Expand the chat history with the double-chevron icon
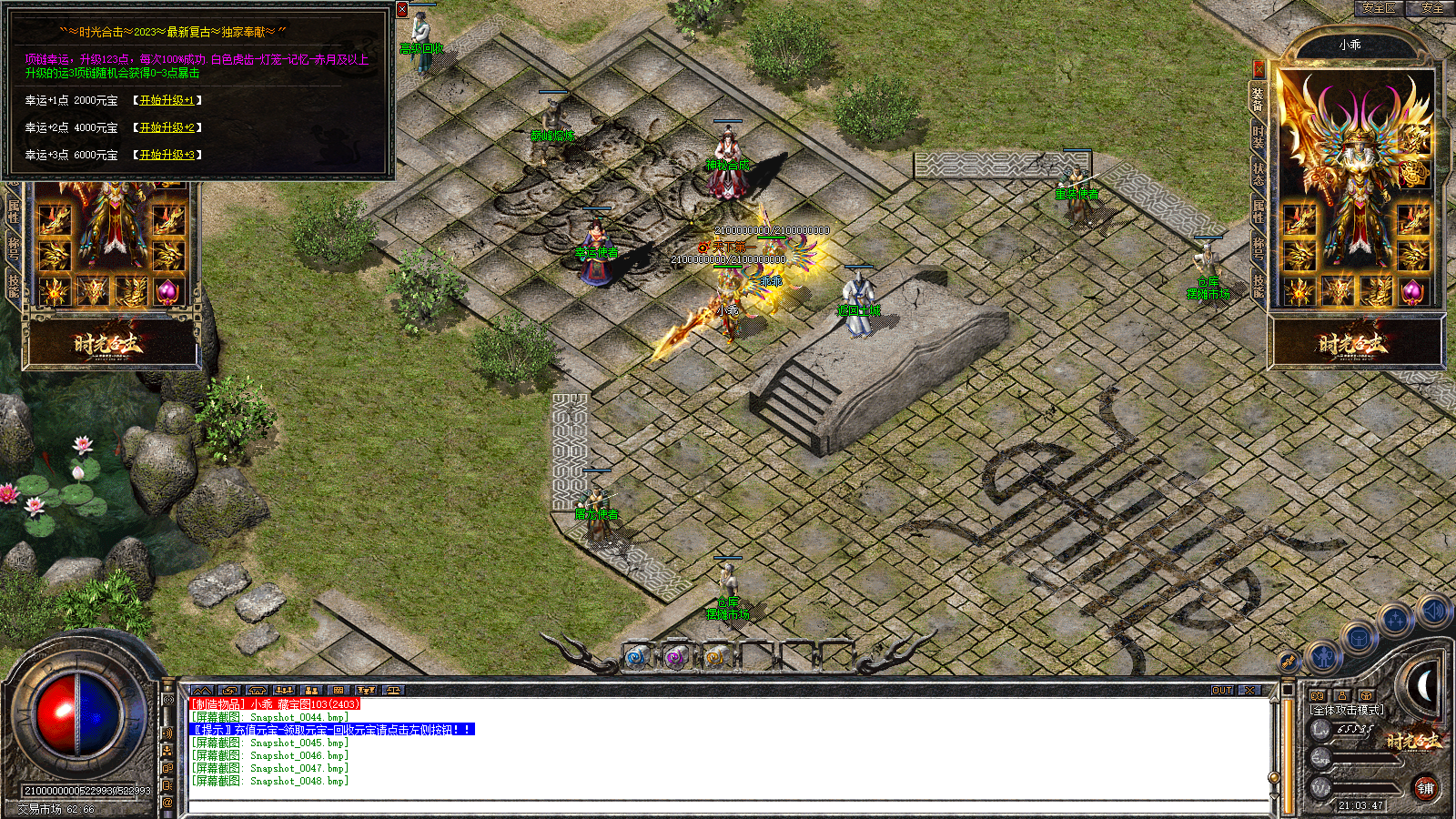 202,690
